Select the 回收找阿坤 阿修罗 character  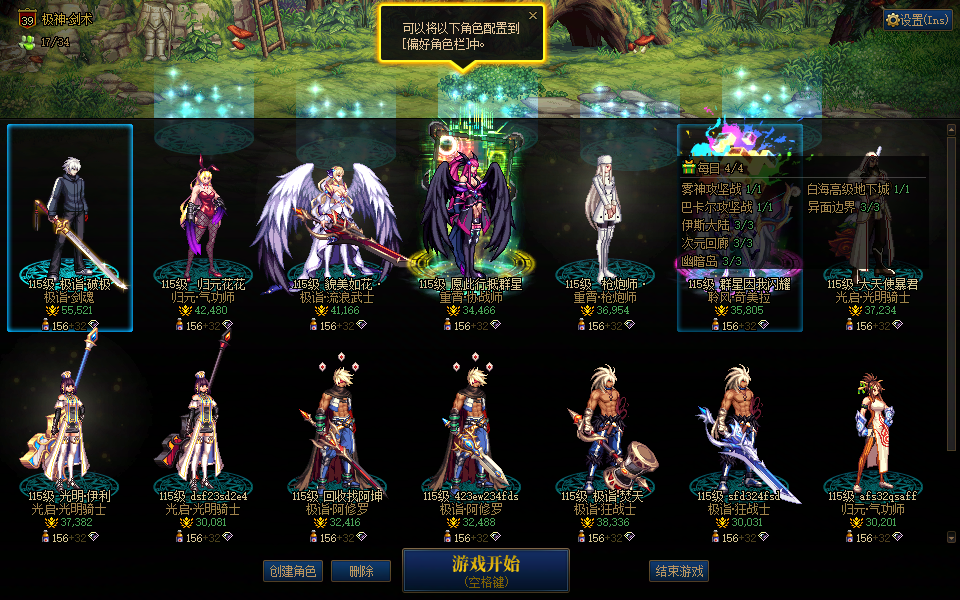[337, 440]
